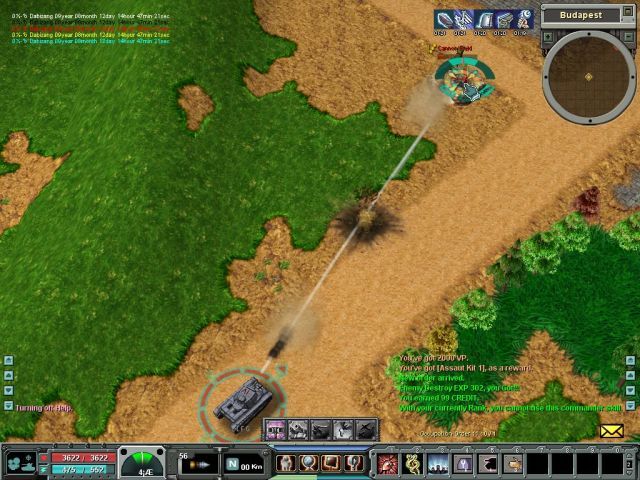Open the yellow mail envelope

[x=611, y=431]
